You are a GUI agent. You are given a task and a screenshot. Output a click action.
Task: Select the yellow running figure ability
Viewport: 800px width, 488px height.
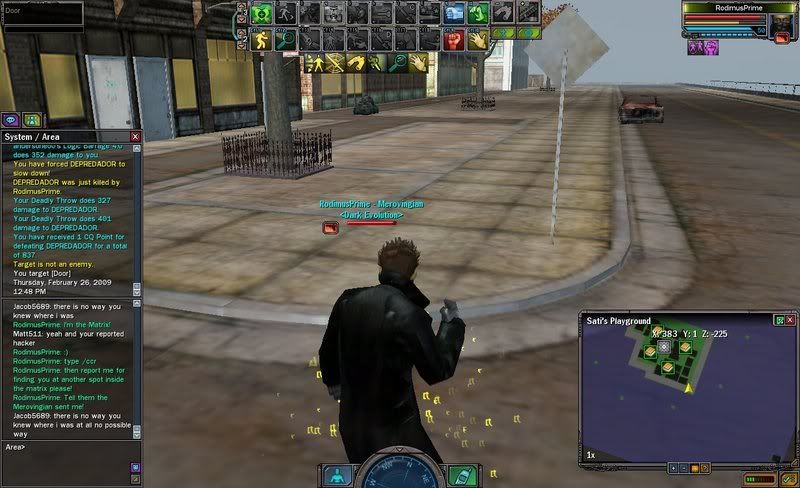tap(262, 39)
